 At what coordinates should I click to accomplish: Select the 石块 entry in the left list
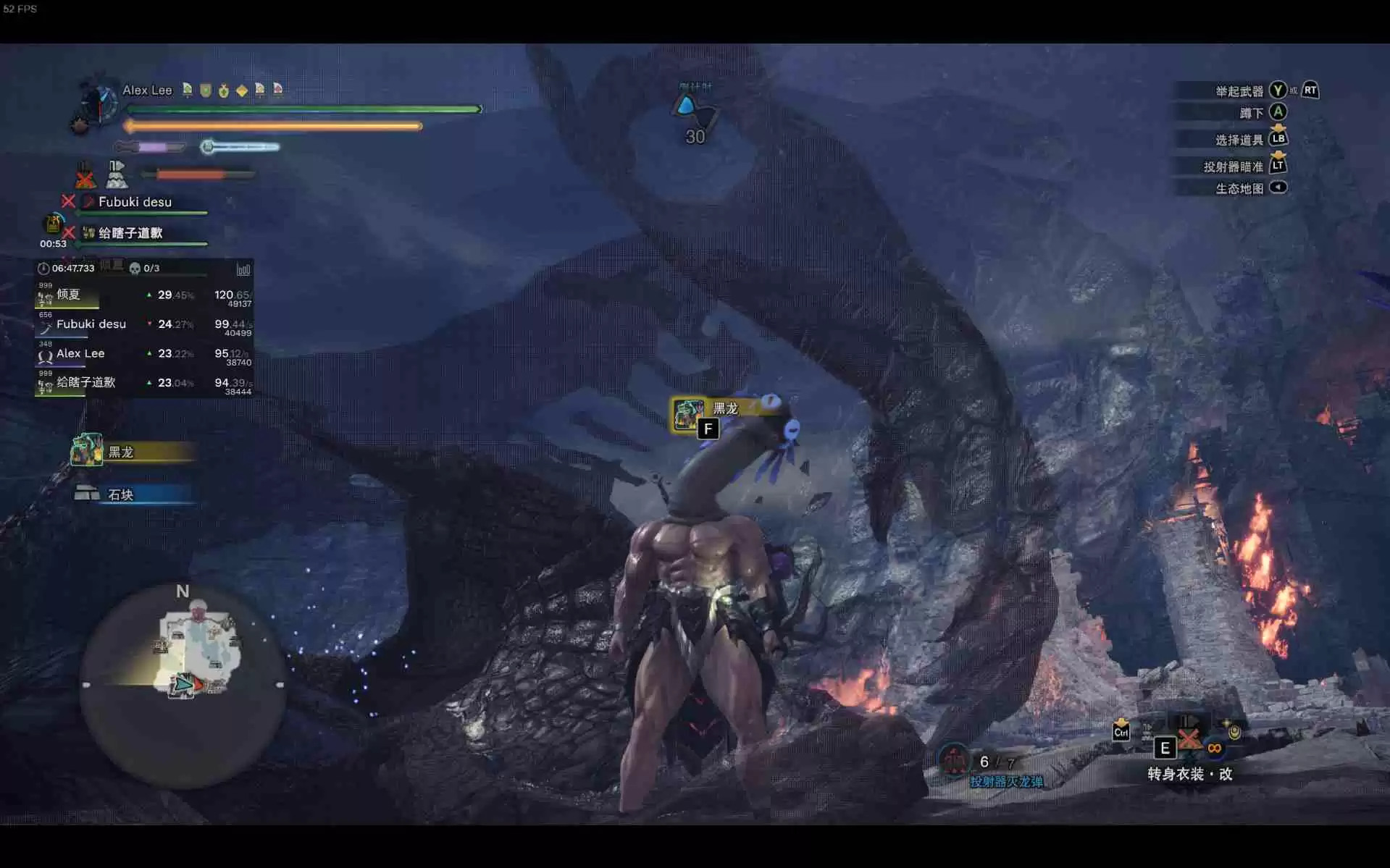pyautogui.click(x=133, y=494)
